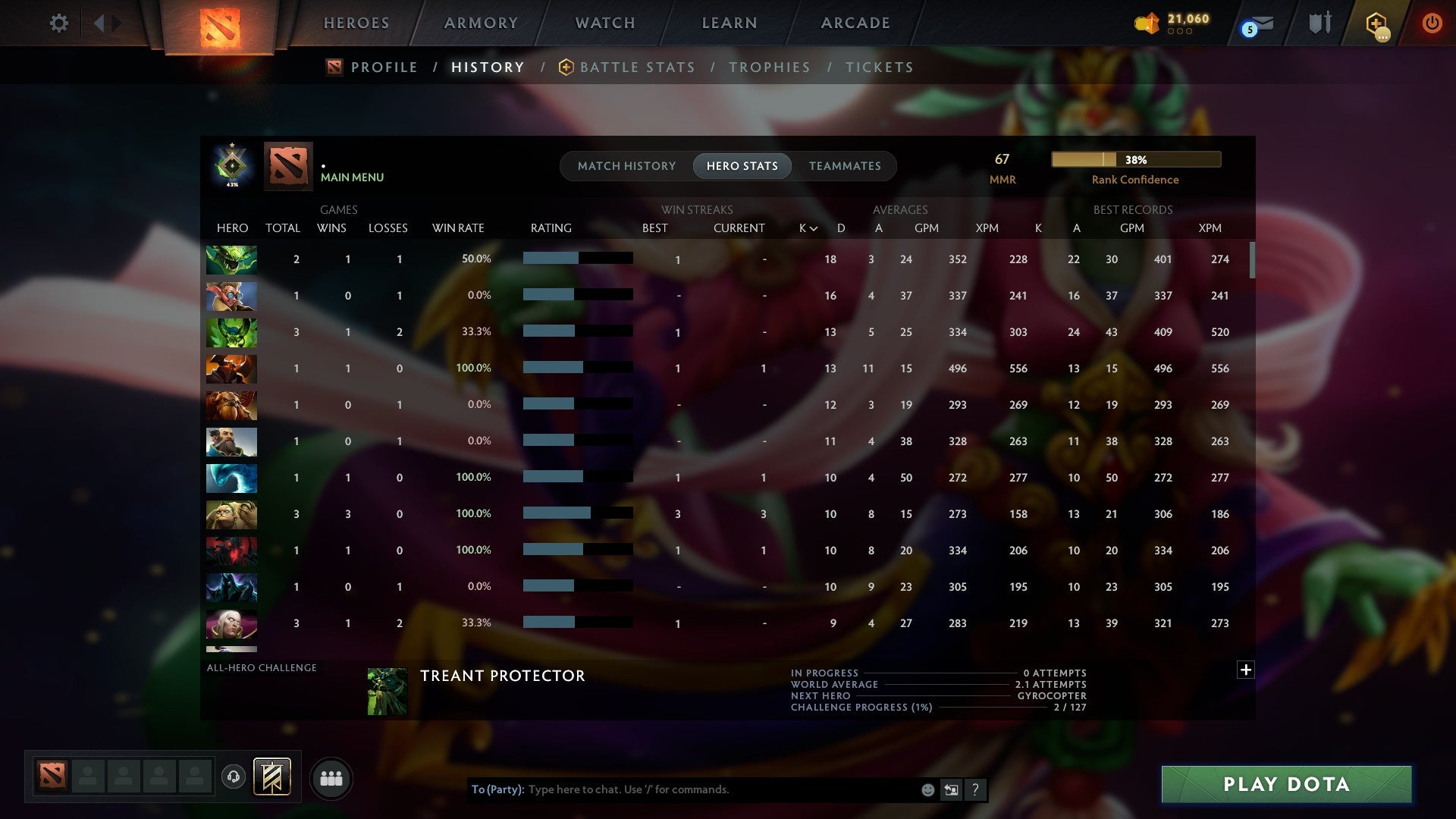1456x819 pixels.
Task: Open the Teammates tab
Action: point(845,165)
